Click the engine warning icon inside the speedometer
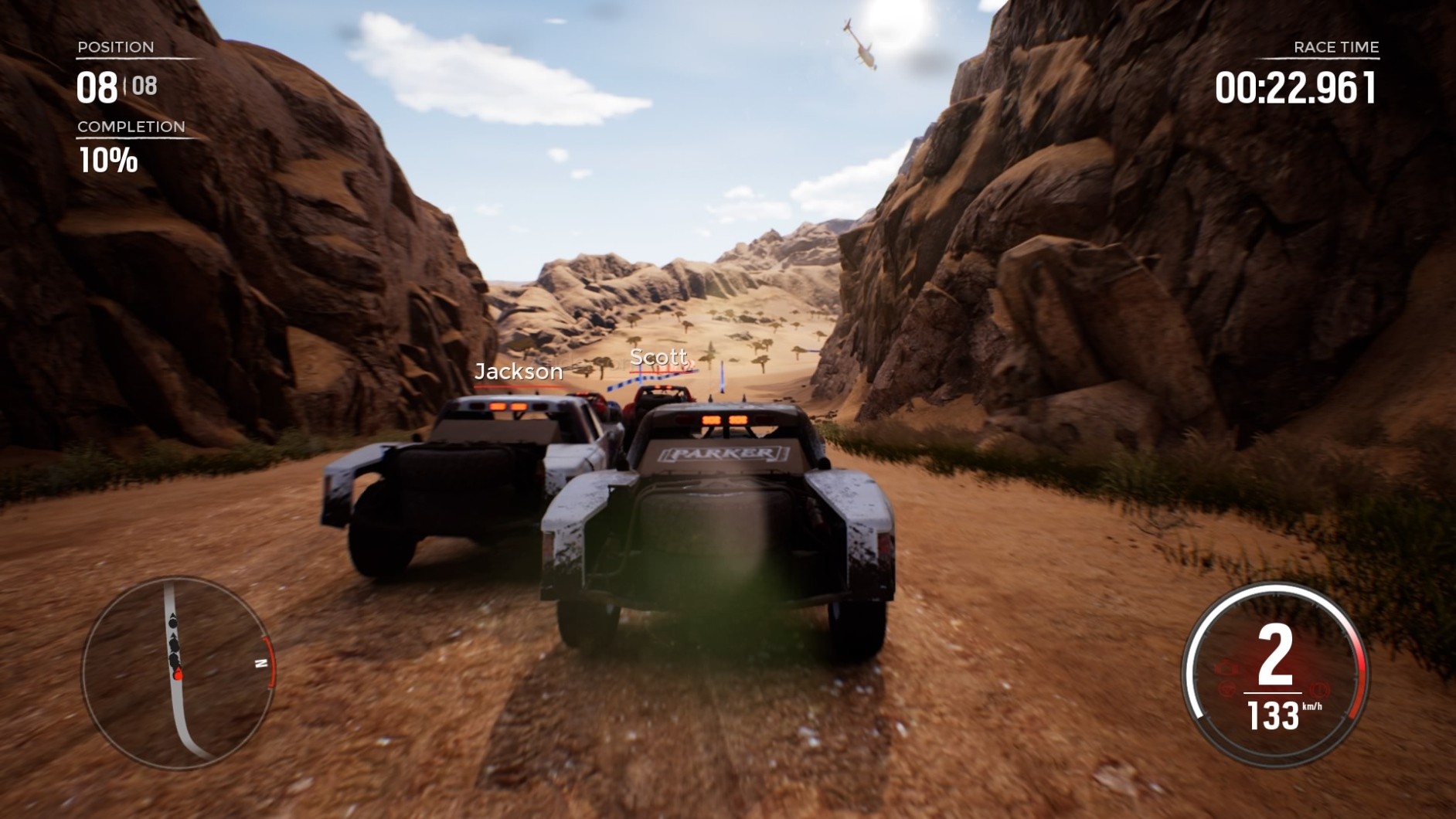Viewport: 1456px width, 819px height. tap(1226, 668)
